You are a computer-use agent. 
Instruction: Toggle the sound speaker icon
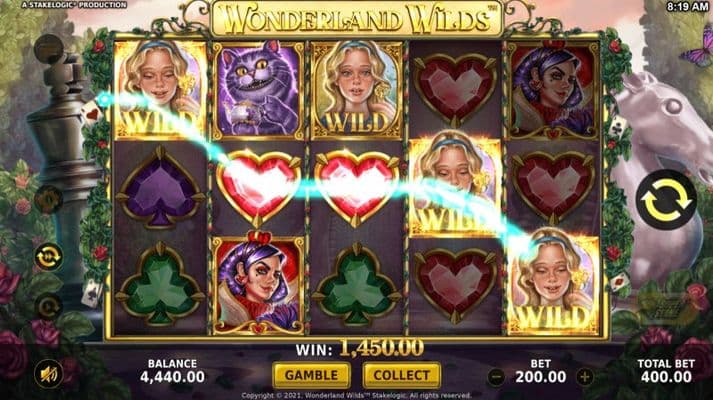(x=47, y=374)
